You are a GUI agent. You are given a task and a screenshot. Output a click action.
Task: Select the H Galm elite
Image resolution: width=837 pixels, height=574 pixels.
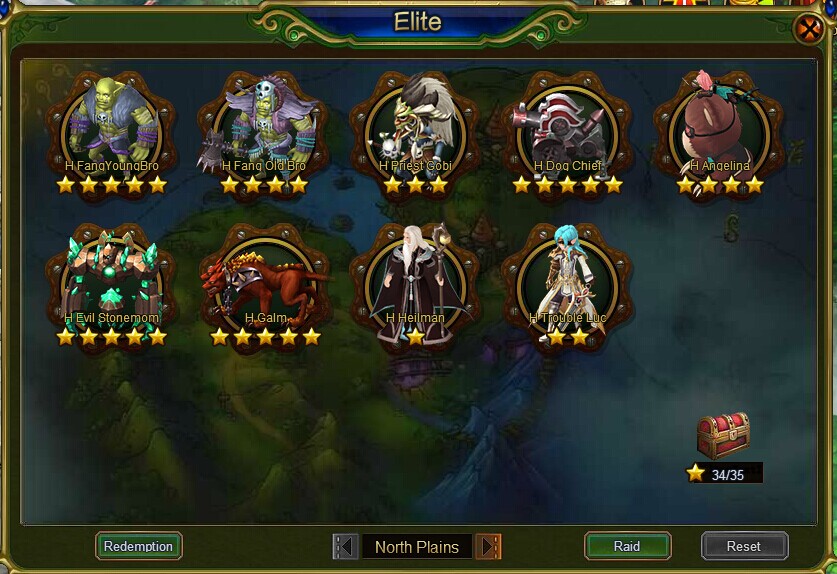coord(262,280)
